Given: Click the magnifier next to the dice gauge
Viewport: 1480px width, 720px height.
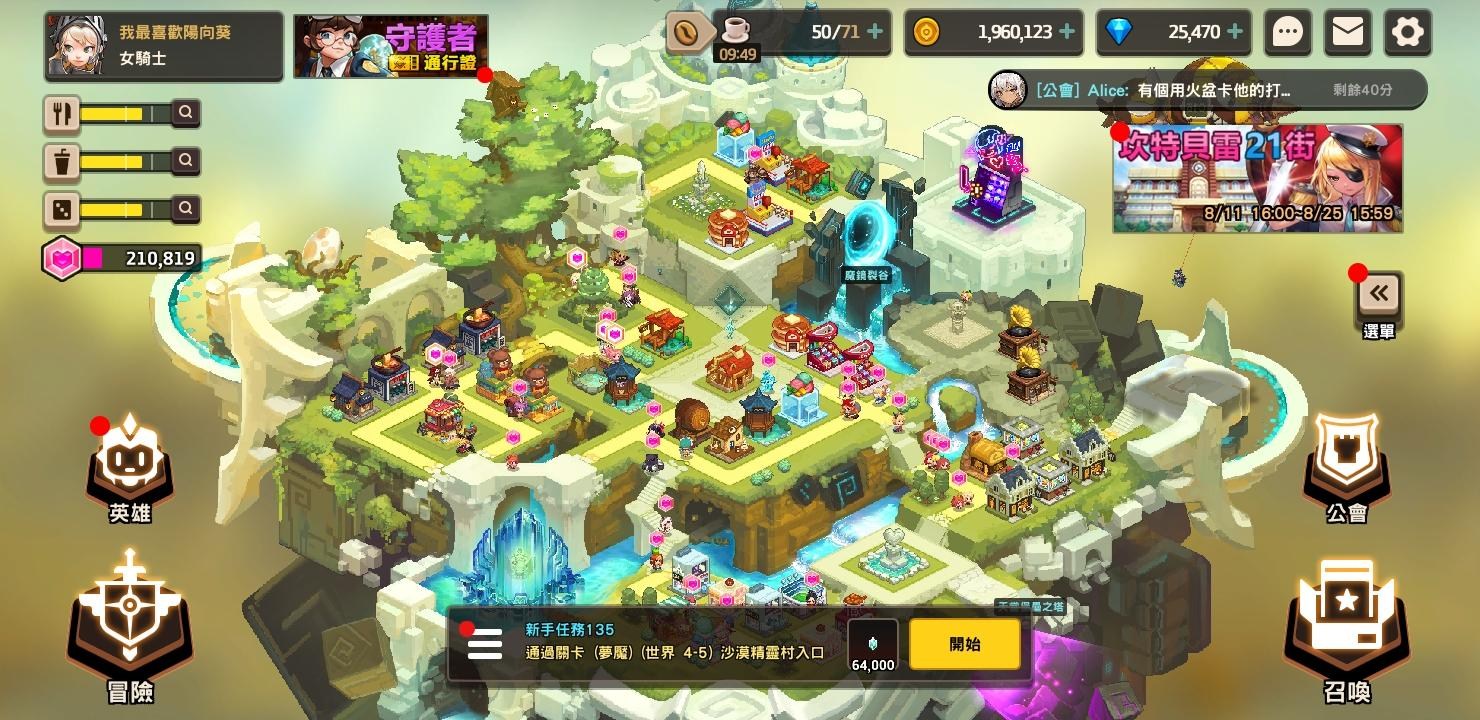Looking at the screenshot, I should [184, 210].
